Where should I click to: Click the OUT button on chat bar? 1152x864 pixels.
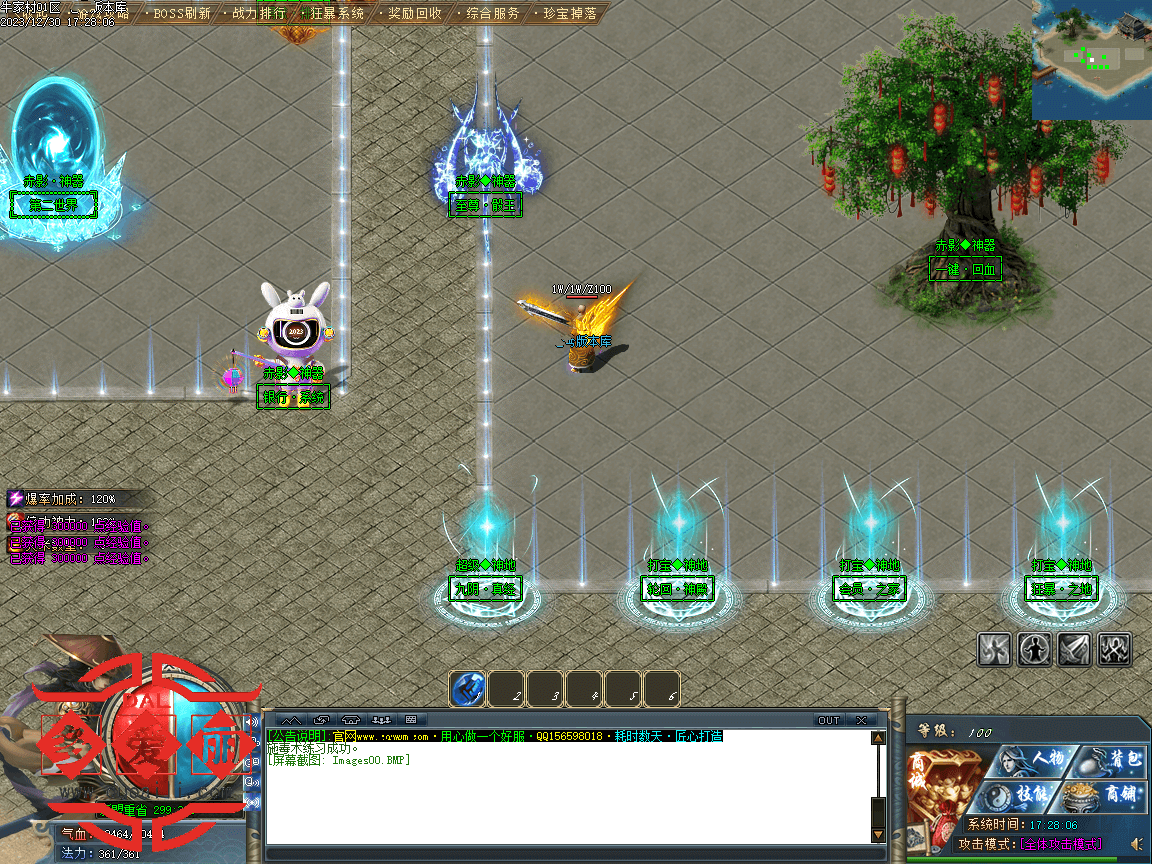(829, 720)
